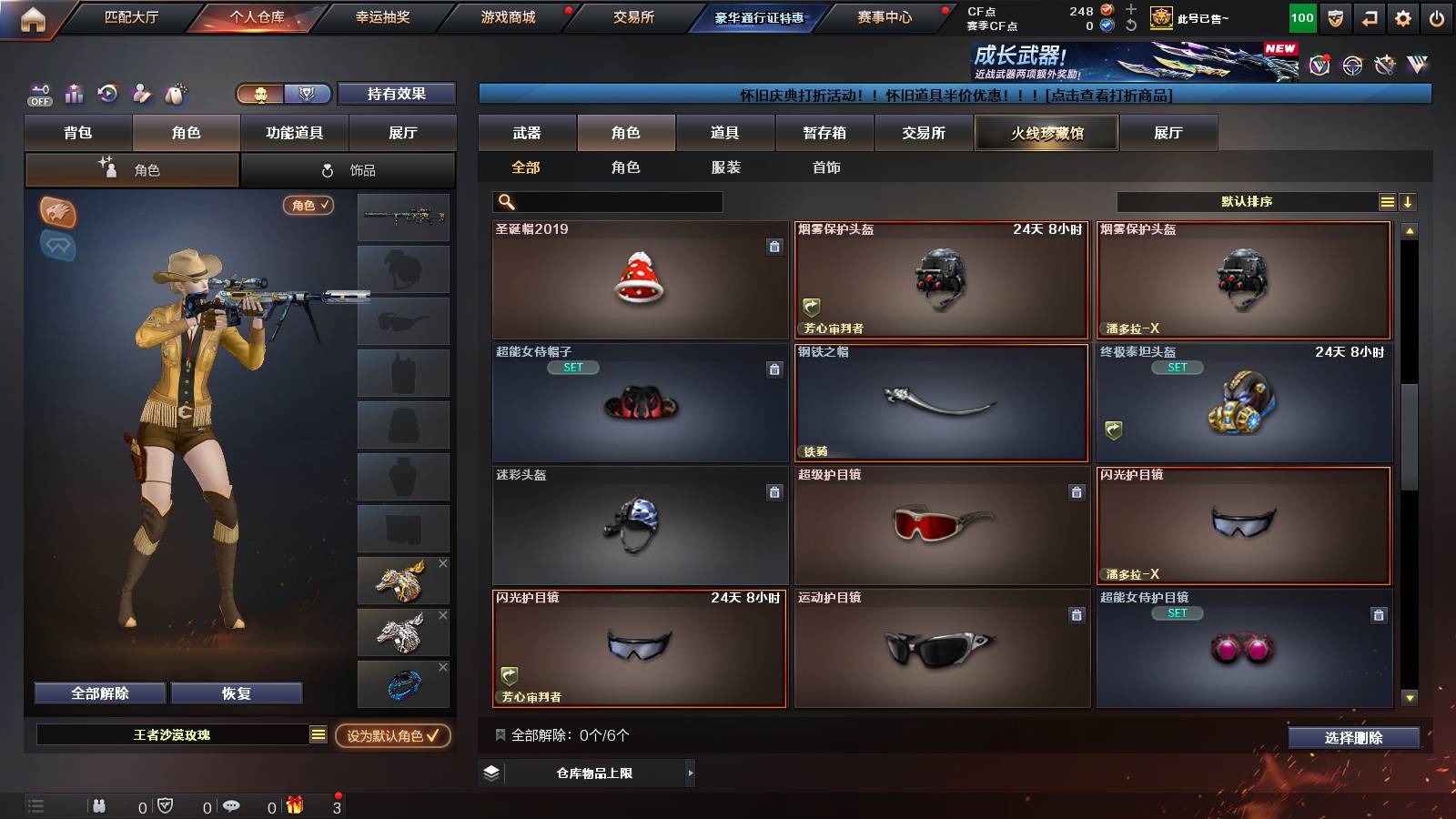Select the list view icon beside 默认排序
The width and height of the screenshot is (1456, 819).
(1387, 201)
